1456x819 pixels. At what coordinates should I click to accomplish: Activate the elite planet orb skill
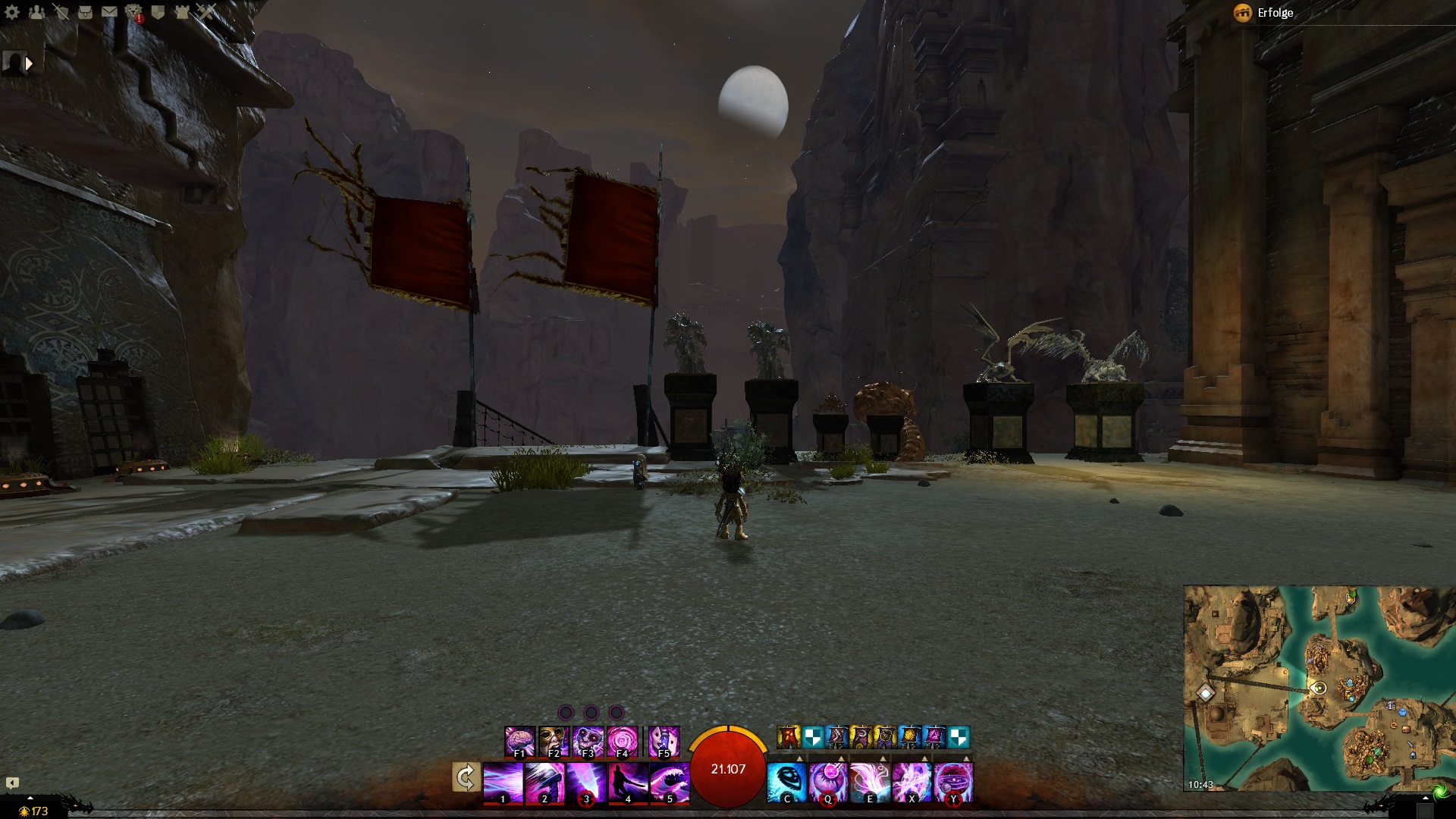point(953,783)
